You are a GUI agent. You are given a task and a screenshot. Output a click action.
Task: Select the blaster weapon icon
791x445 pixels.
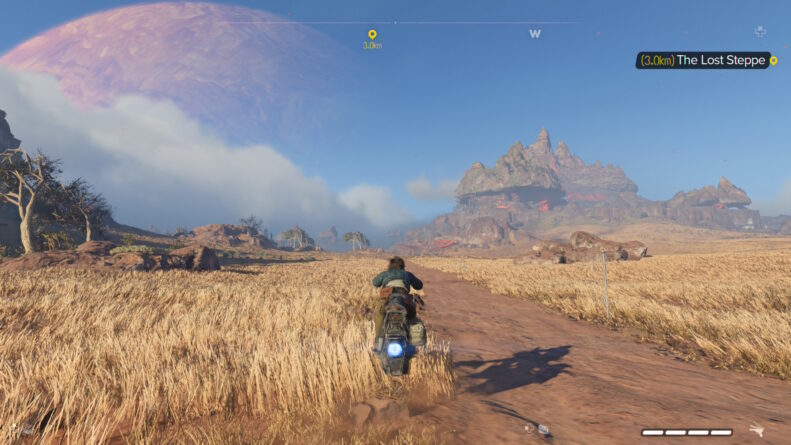756,431
